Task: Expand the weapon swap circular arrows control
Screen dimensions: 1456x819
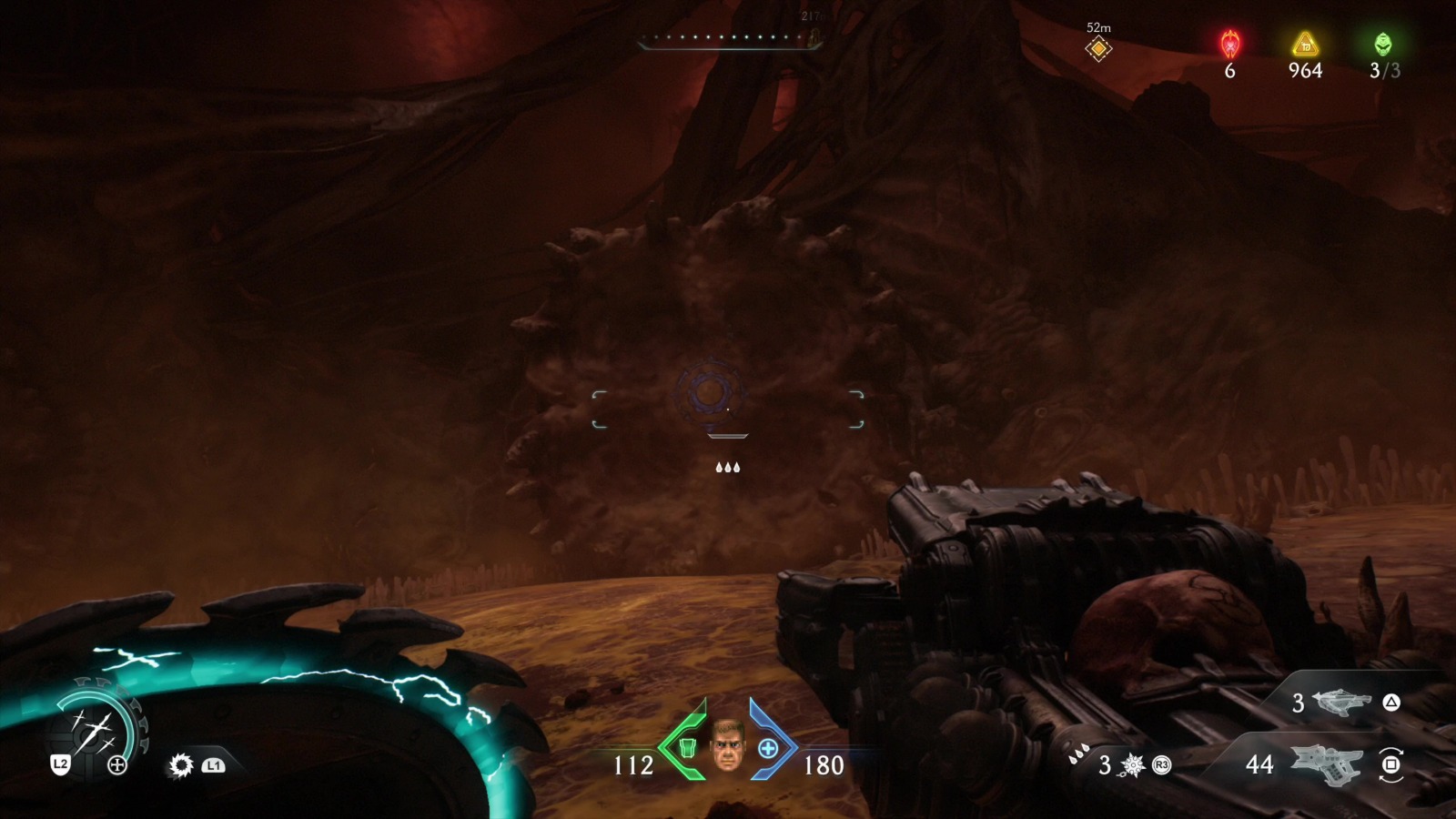Action: coord(1390,765)
